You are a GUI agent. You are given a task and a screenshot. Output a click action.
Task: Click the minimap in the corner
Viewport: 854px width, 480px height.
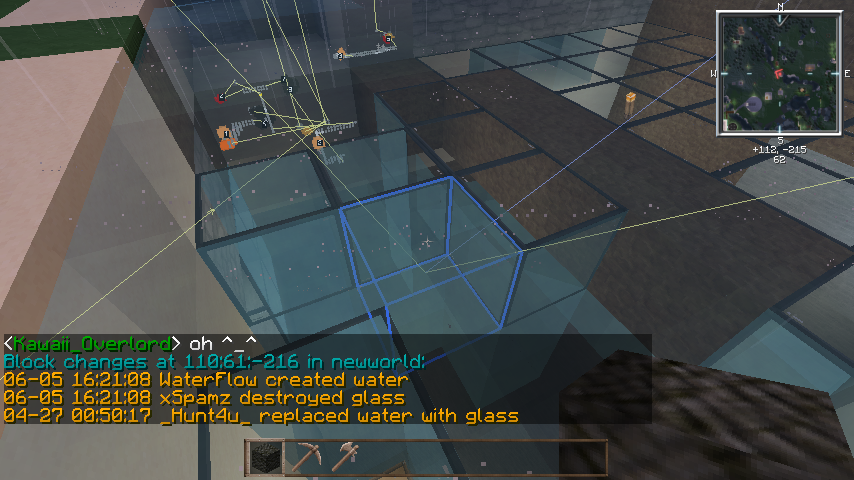tap(779, 72)
